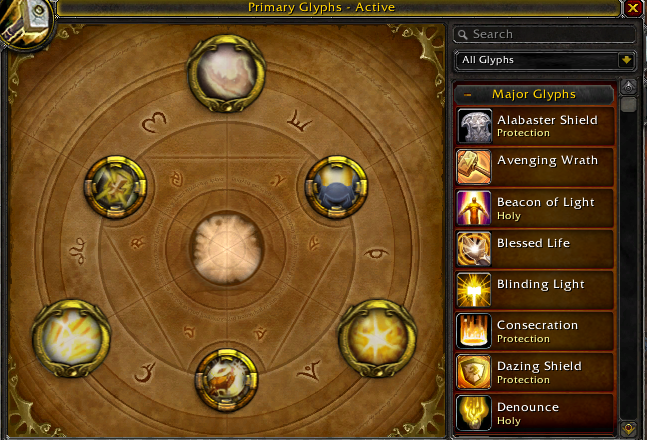Select the Alabaster Shield glyph
The image size is (647, 440).
[535, 126]
